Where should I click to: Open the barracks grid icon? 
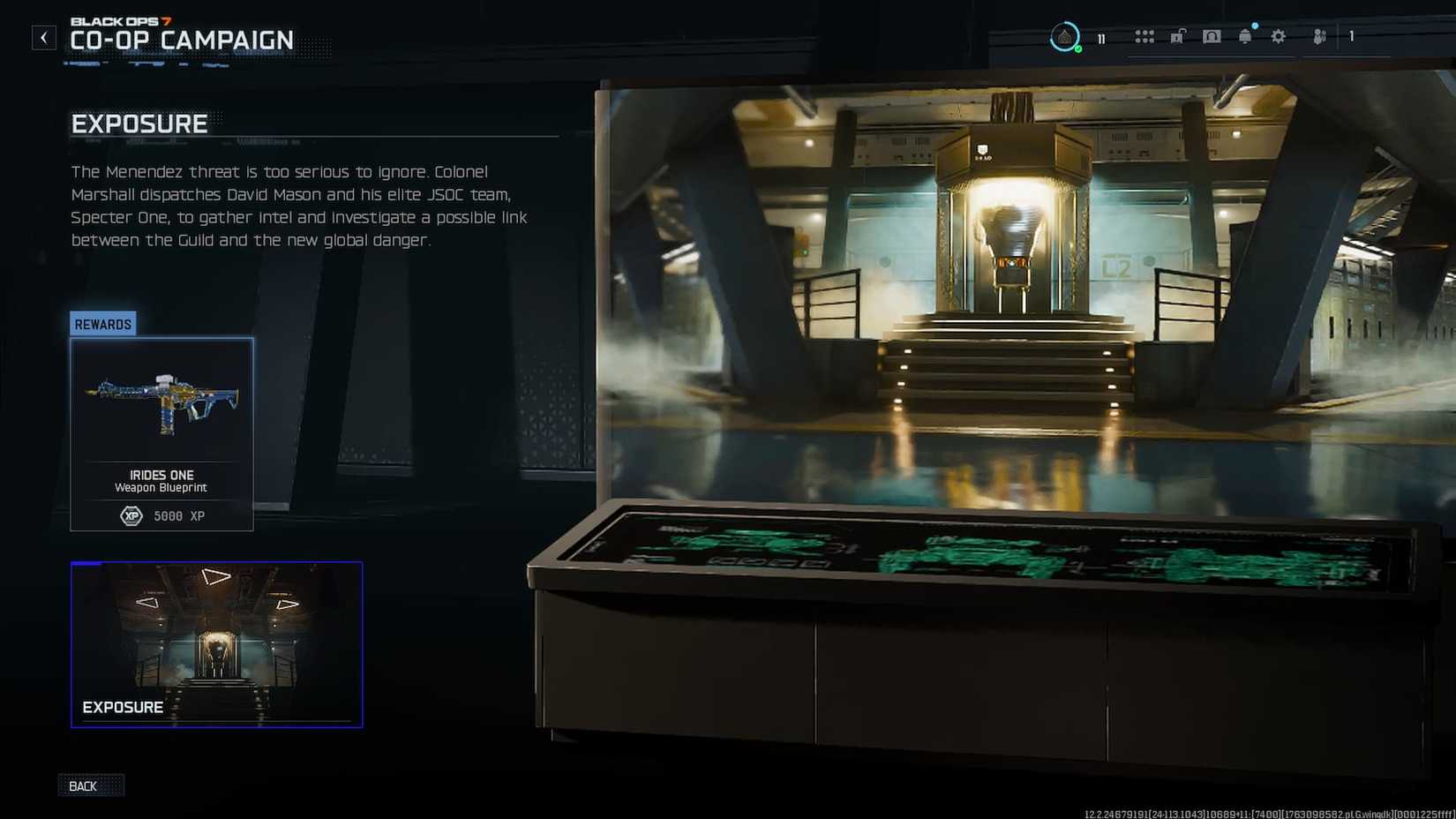point(1145,36)
